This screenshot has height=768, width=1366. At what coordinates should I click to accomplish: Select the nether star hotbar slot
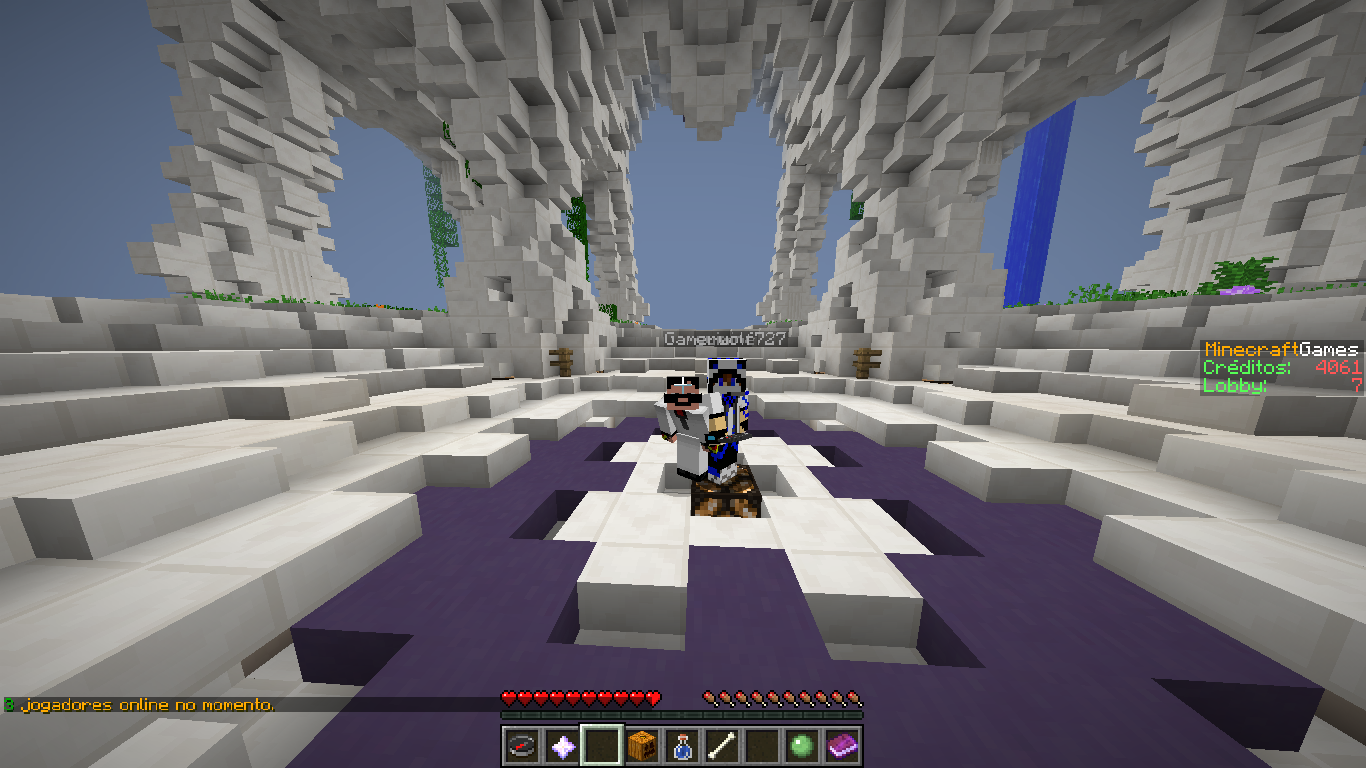coord(562,745)
